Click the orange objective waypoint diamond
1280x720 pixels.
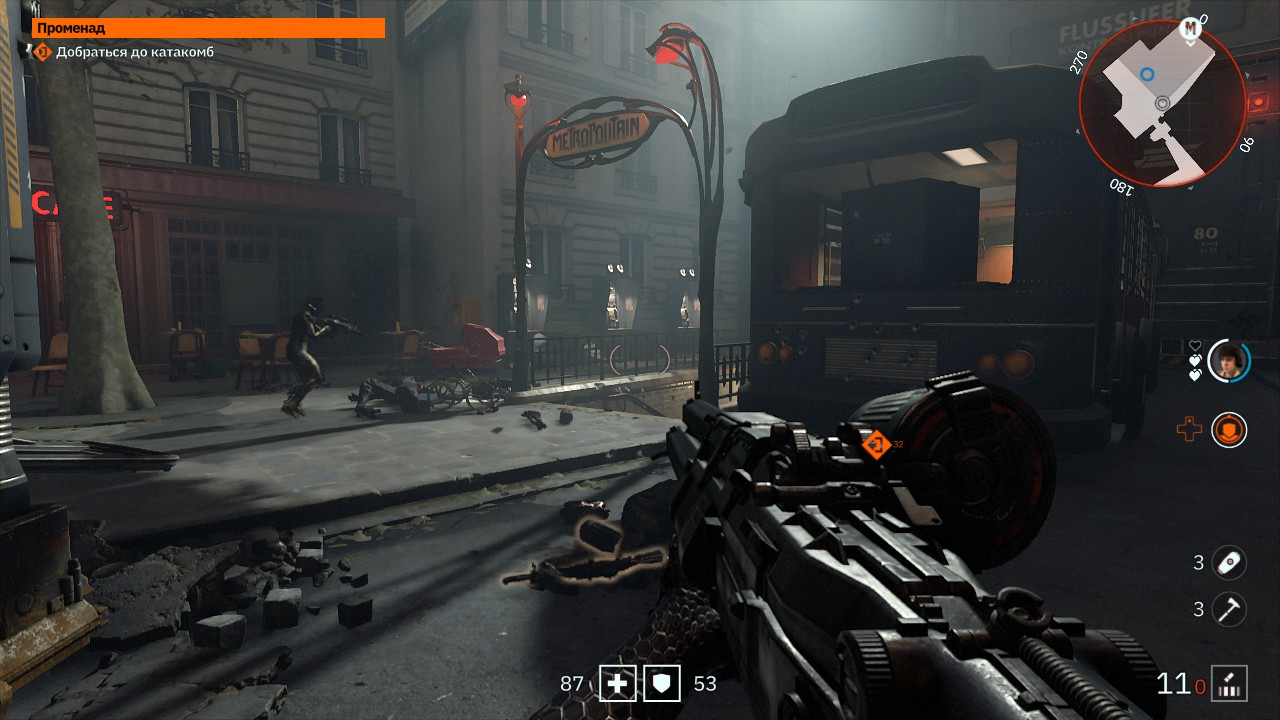[876, 444]
